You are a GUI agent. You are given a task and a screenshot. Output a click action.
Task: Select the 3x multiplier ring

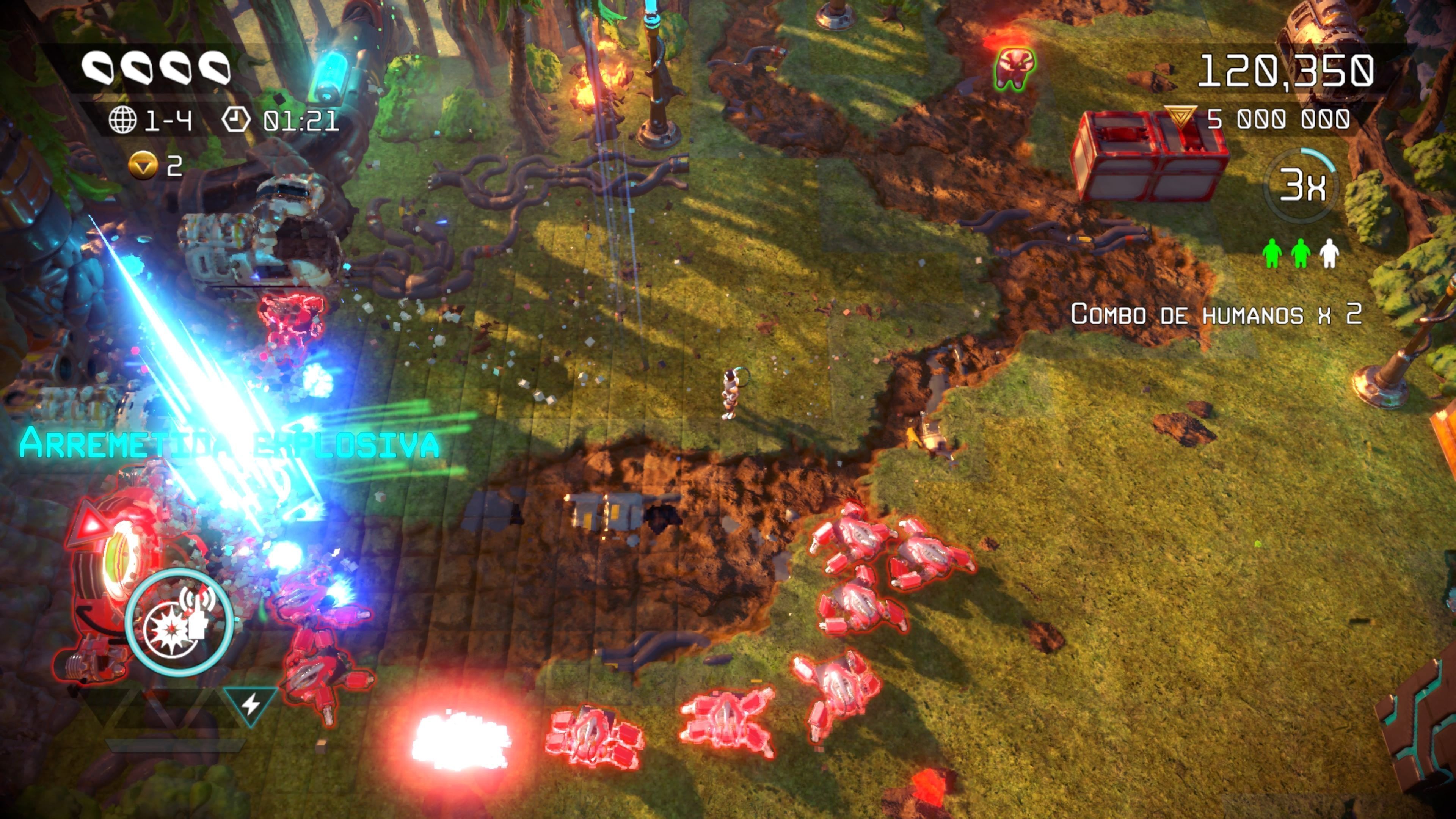[1301, 185]
